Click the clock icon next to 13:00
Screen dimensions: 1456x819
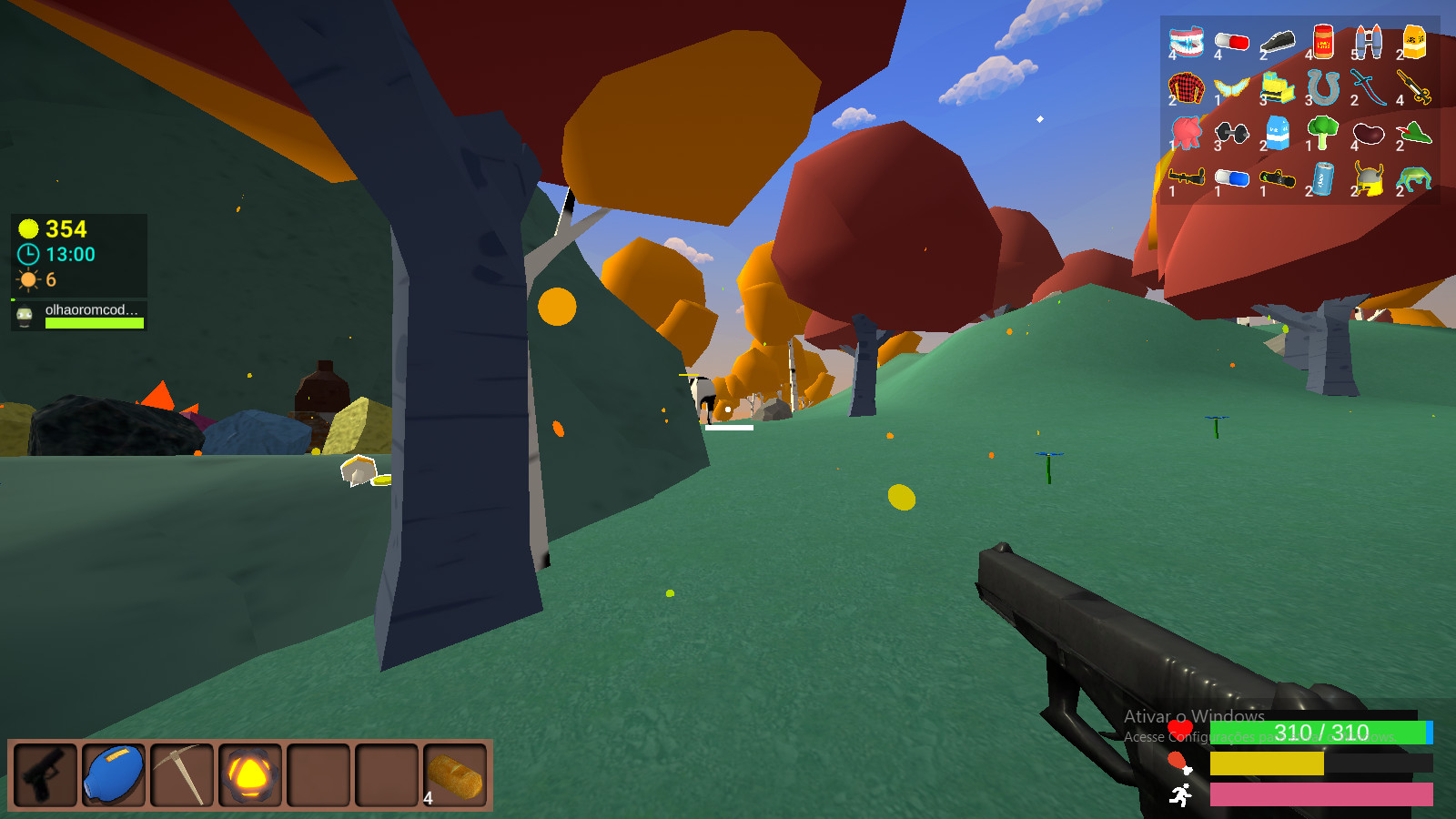pos(27,255)
